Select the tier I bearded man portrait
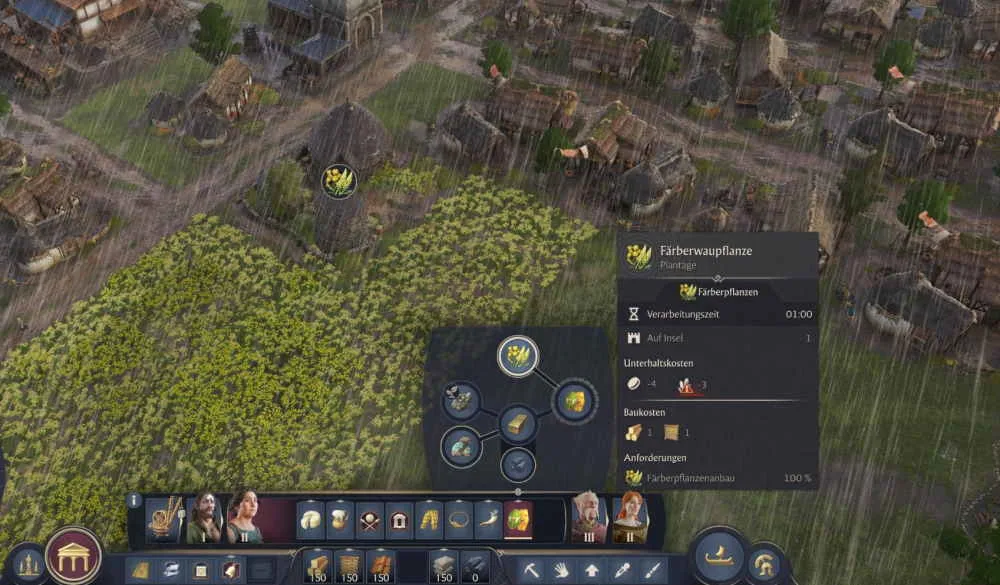The image size is (1000, 585). 203,518
